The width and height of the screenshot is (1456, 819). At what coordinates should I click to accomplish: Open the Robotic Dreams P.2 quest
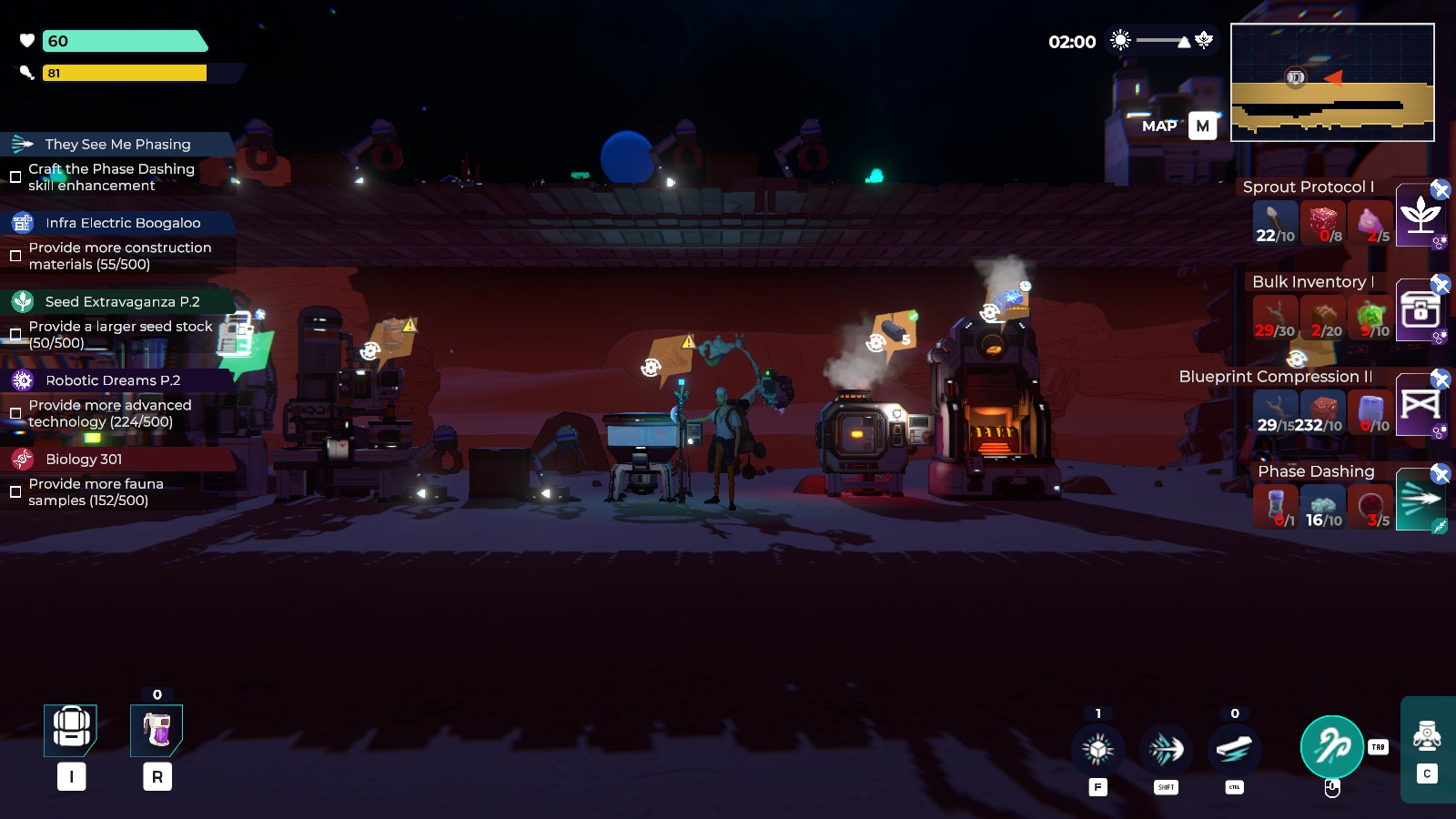[113, 380]
